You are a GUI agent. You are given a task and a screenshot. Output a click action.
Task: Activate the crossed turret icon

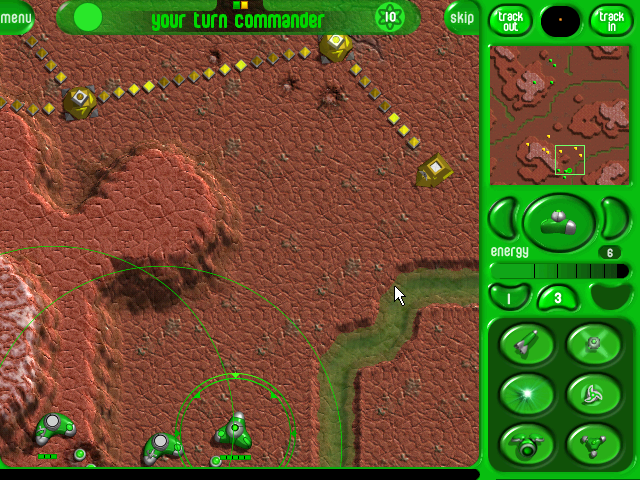(x=593, y=345)
